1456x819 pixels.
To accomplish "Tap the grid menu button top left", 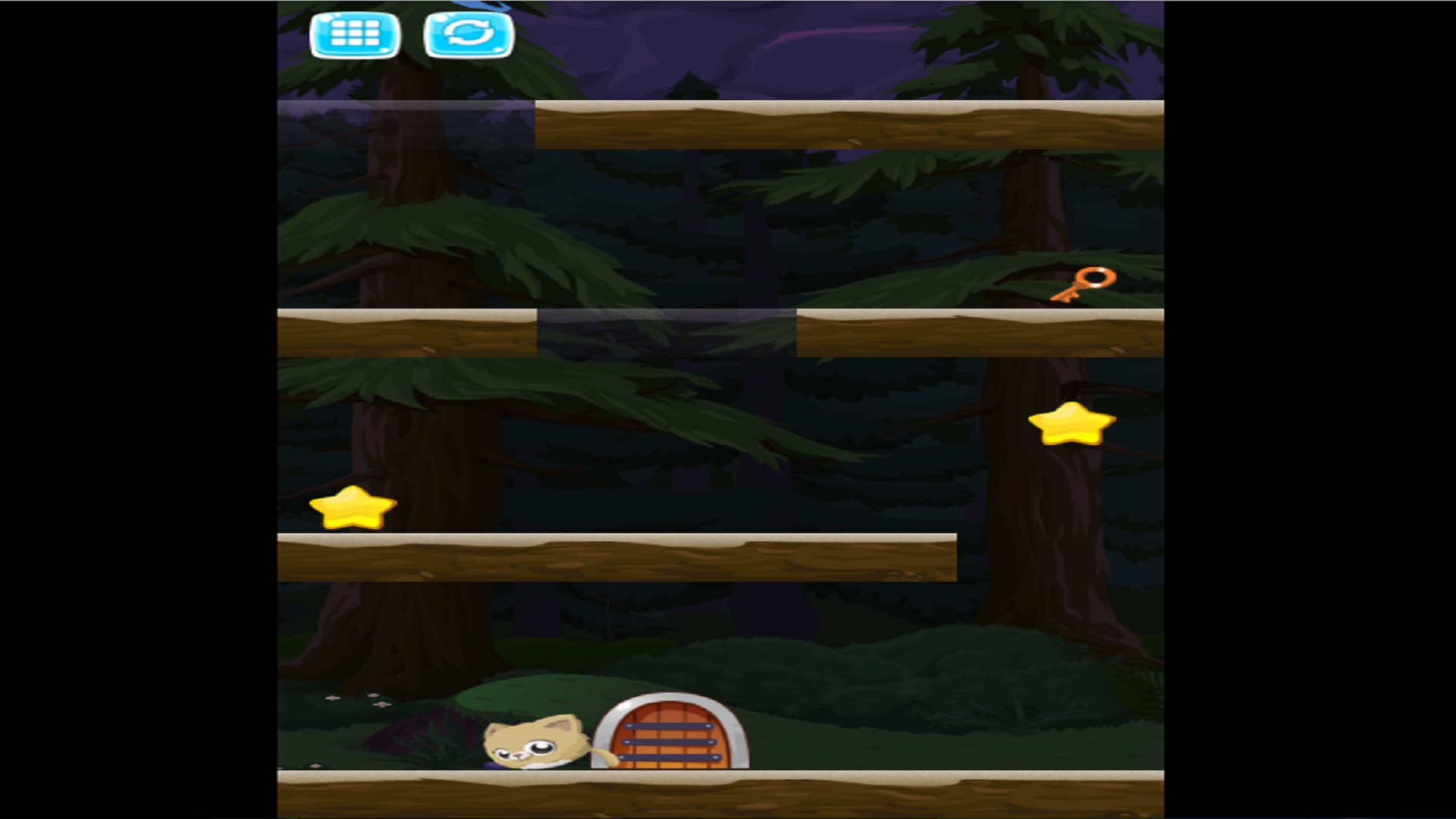I will [x=355, y=33].
